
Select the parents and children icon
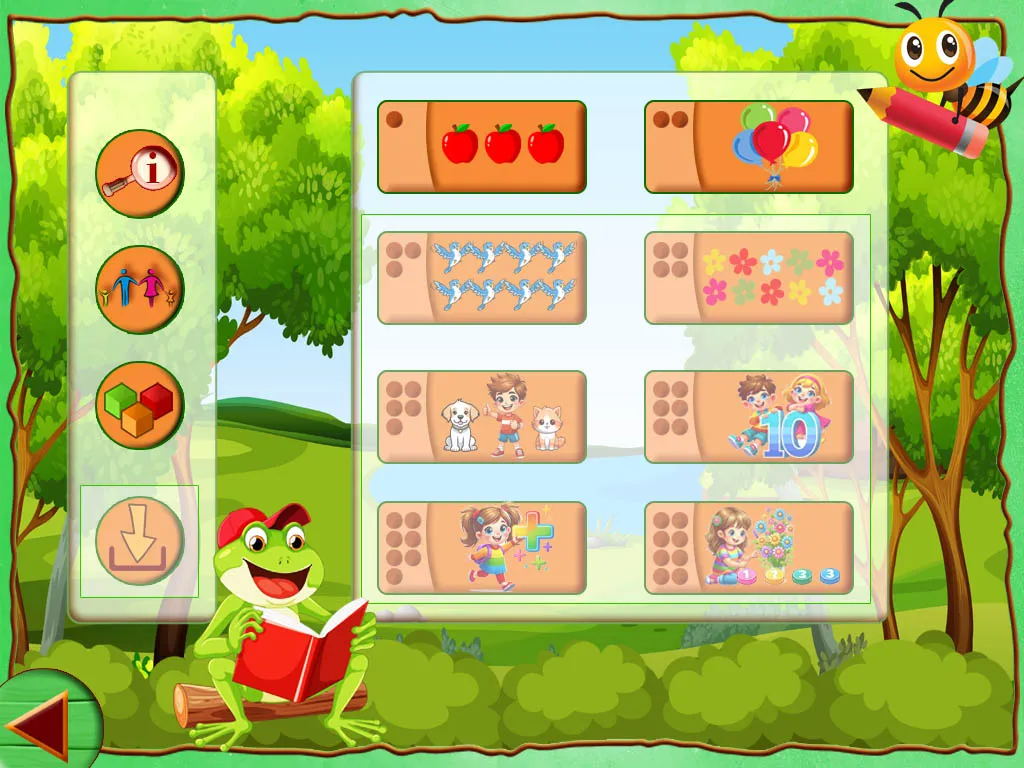coord(140,290)
